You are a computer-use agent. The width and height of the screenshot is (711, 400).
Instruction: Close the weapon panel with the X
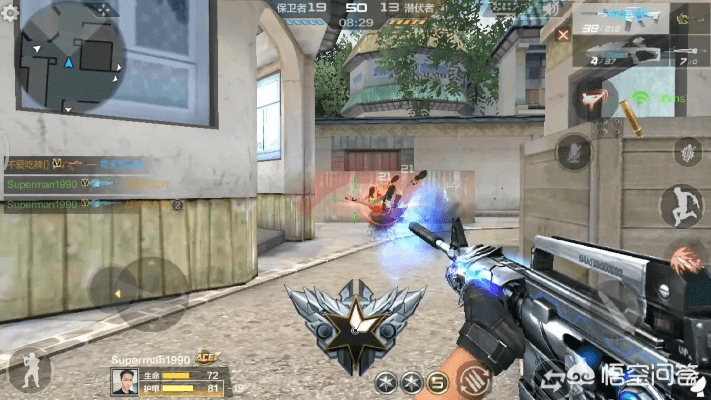563,33
